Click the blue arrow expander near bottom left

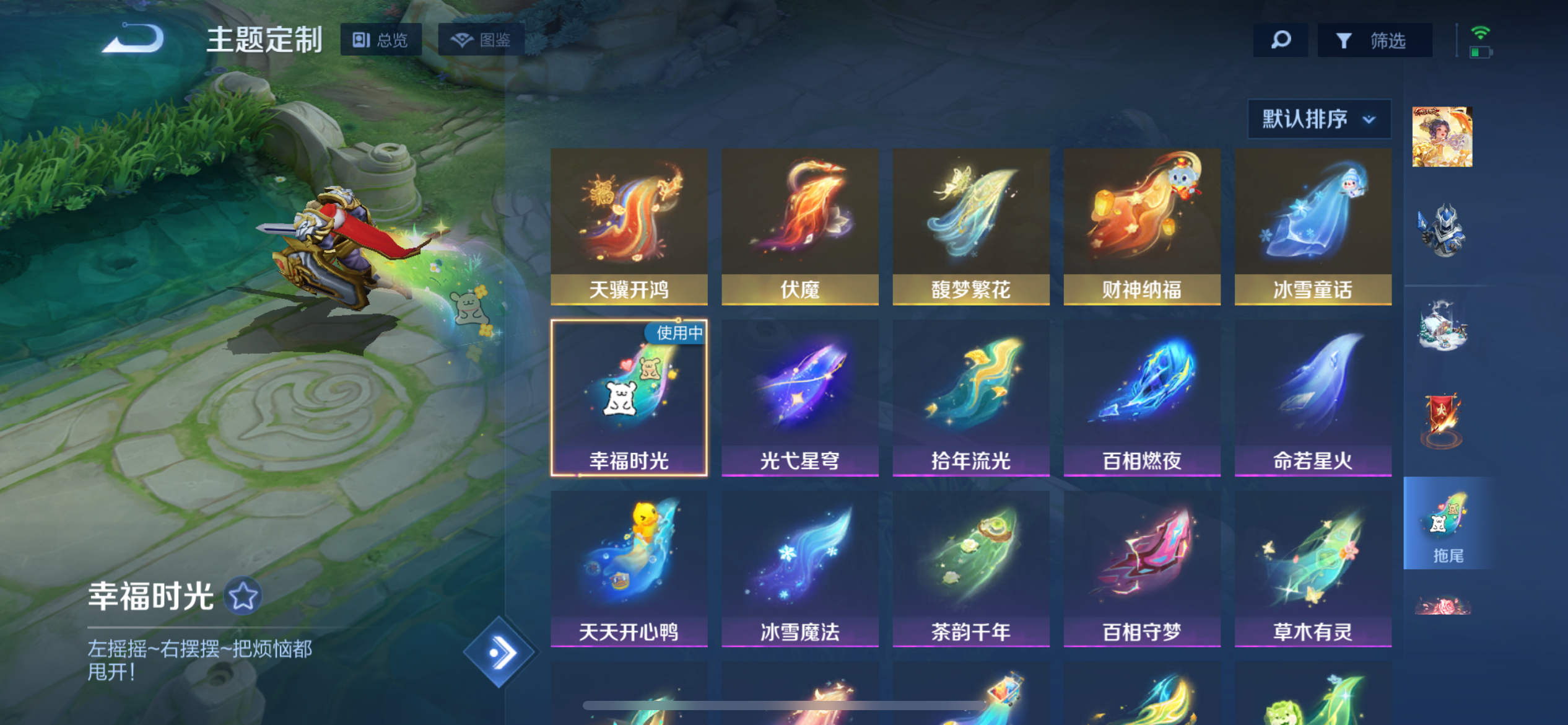tap(500, 651)
